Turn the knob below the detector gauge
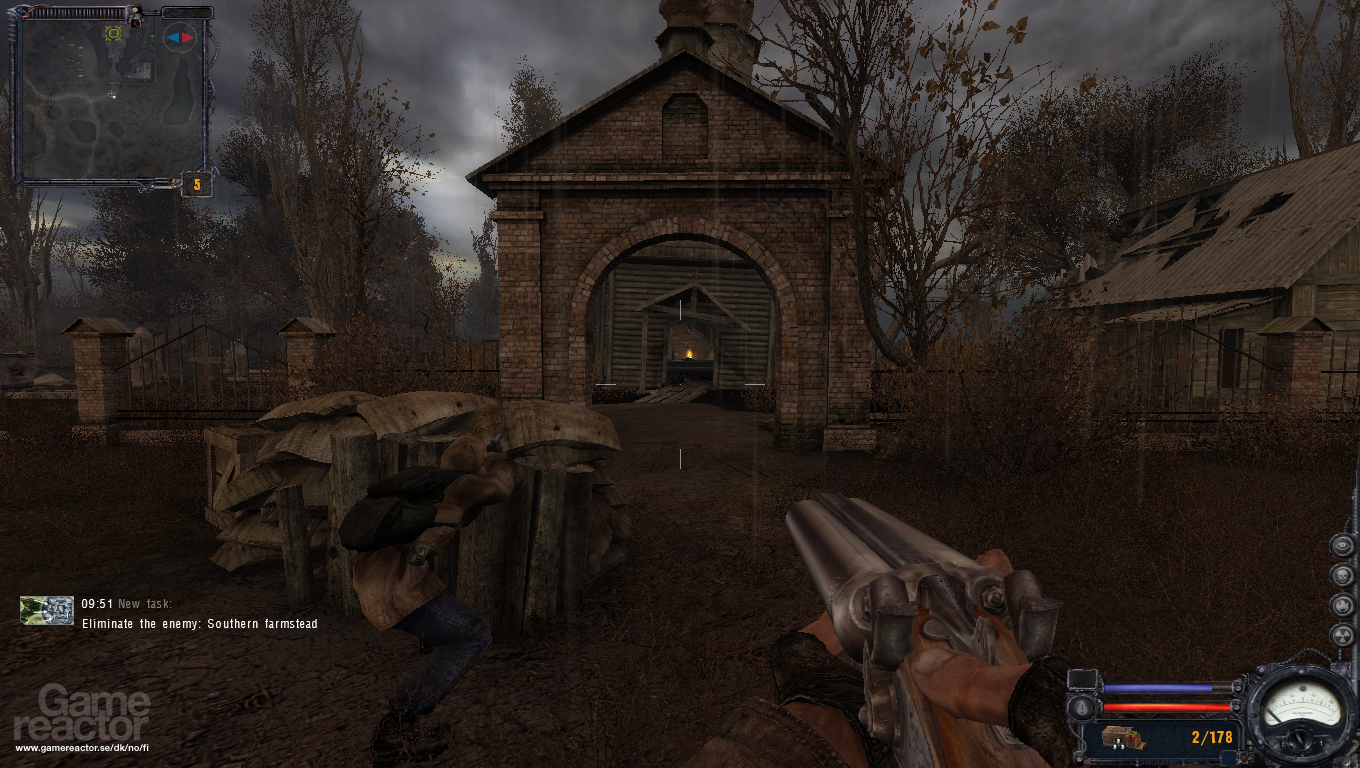This screenshot has width=1360, height=768. click(x=1300, y=738)
